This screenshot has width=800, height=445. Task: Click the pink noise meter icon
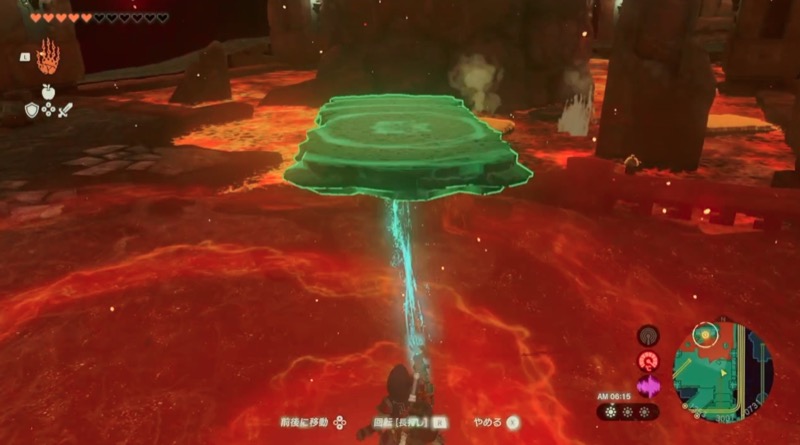tap(648, 386)
